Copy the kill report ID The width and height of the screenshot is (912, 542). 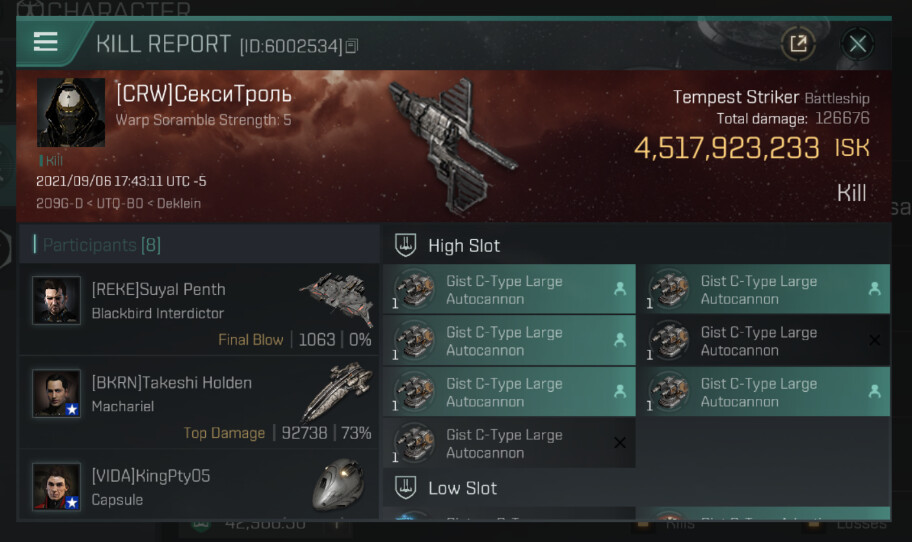[352, 46]
